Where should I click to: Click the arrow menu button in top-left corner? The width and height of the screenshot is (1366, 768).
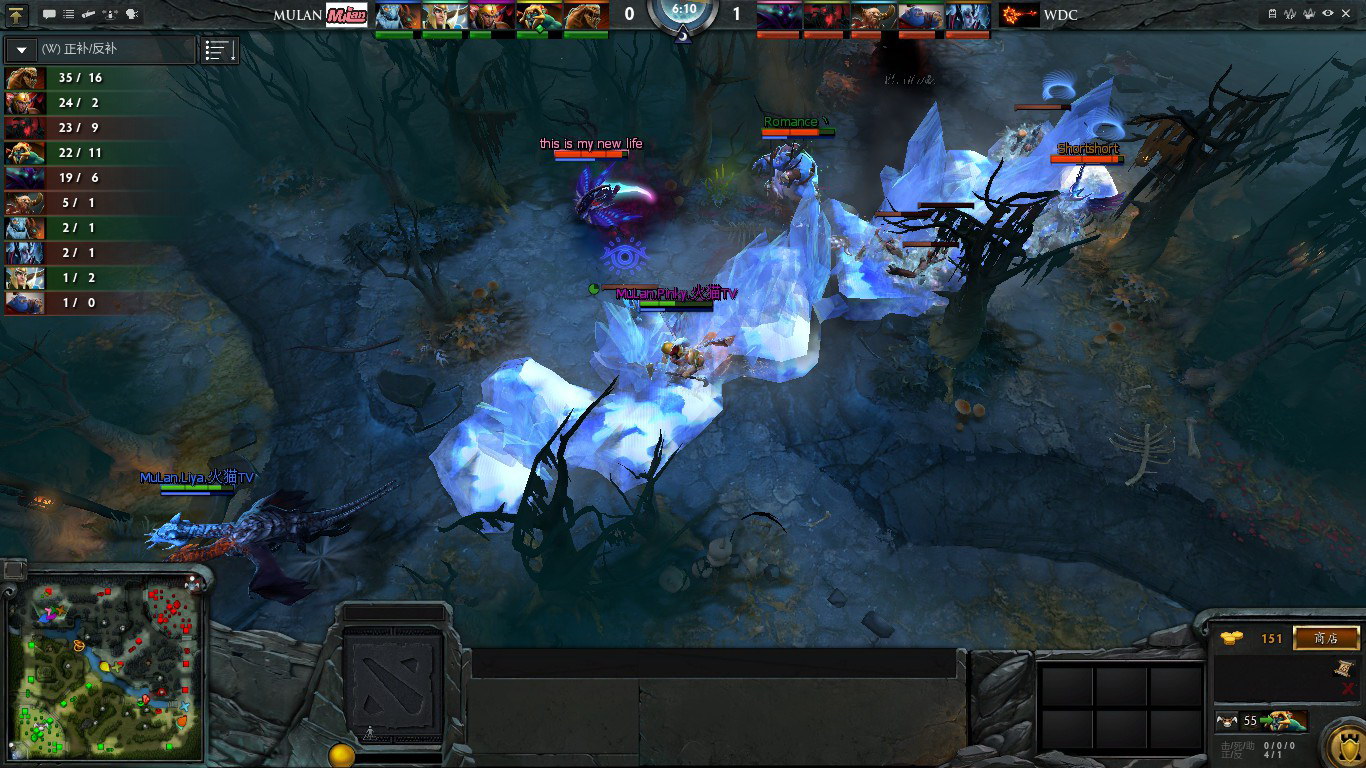[x=18, y=14]
